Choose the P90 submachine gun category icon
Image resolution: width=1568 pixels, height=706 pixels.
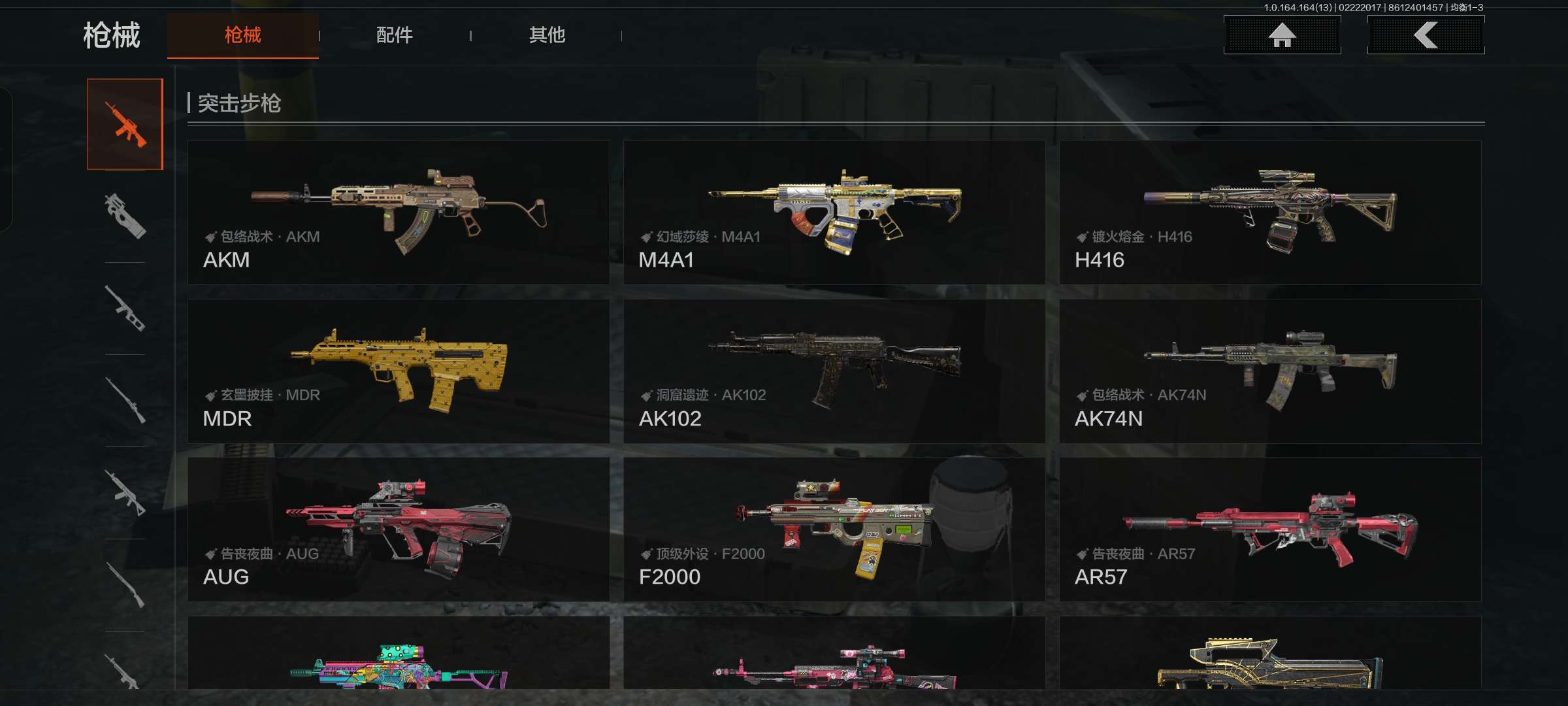click(125, 216)
